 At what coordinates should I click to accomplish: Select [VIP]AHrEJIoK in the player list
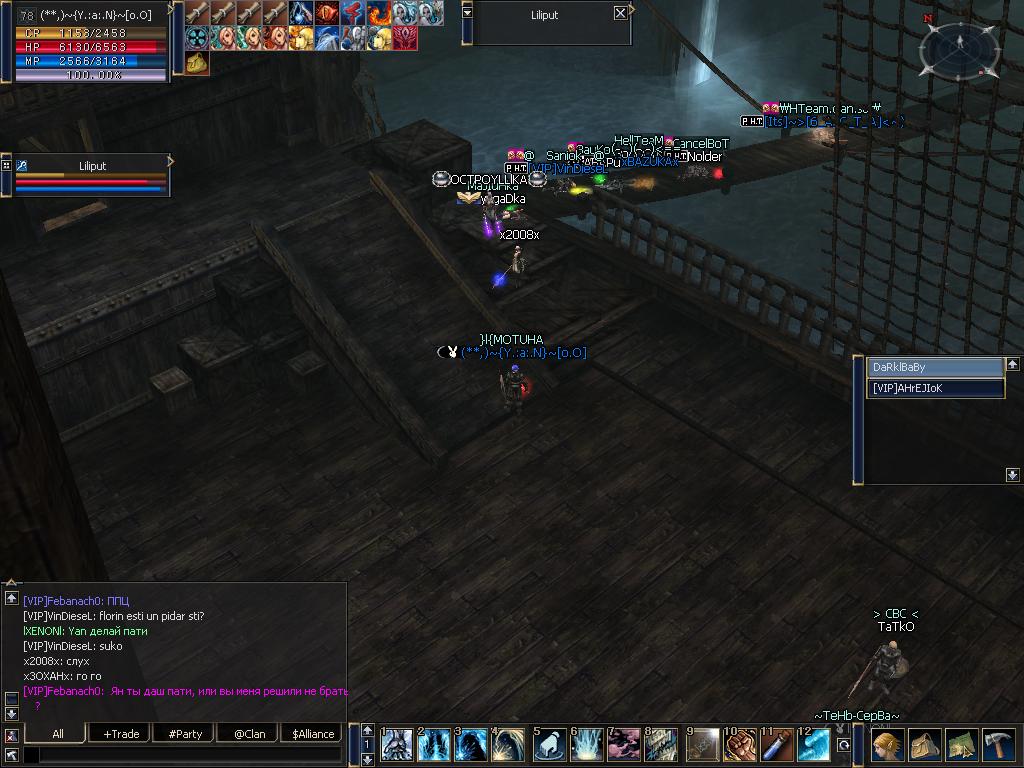(x=934, y=388)
